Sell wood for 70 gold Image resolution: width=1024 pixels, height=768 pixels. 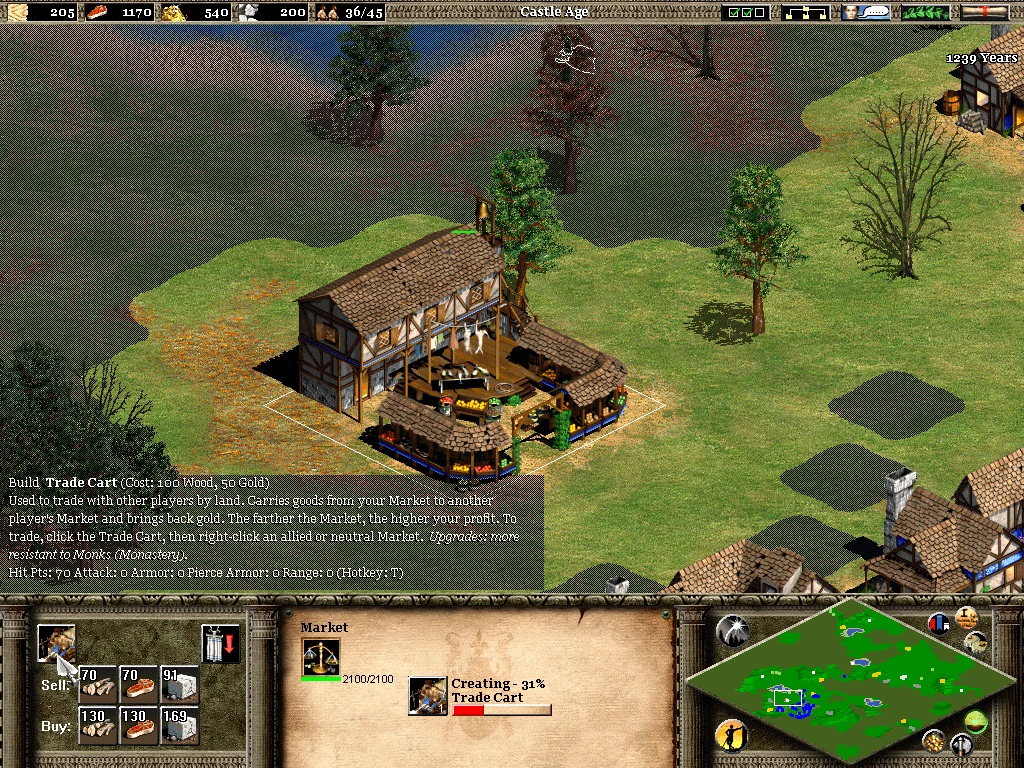click(x=99, y=685)
